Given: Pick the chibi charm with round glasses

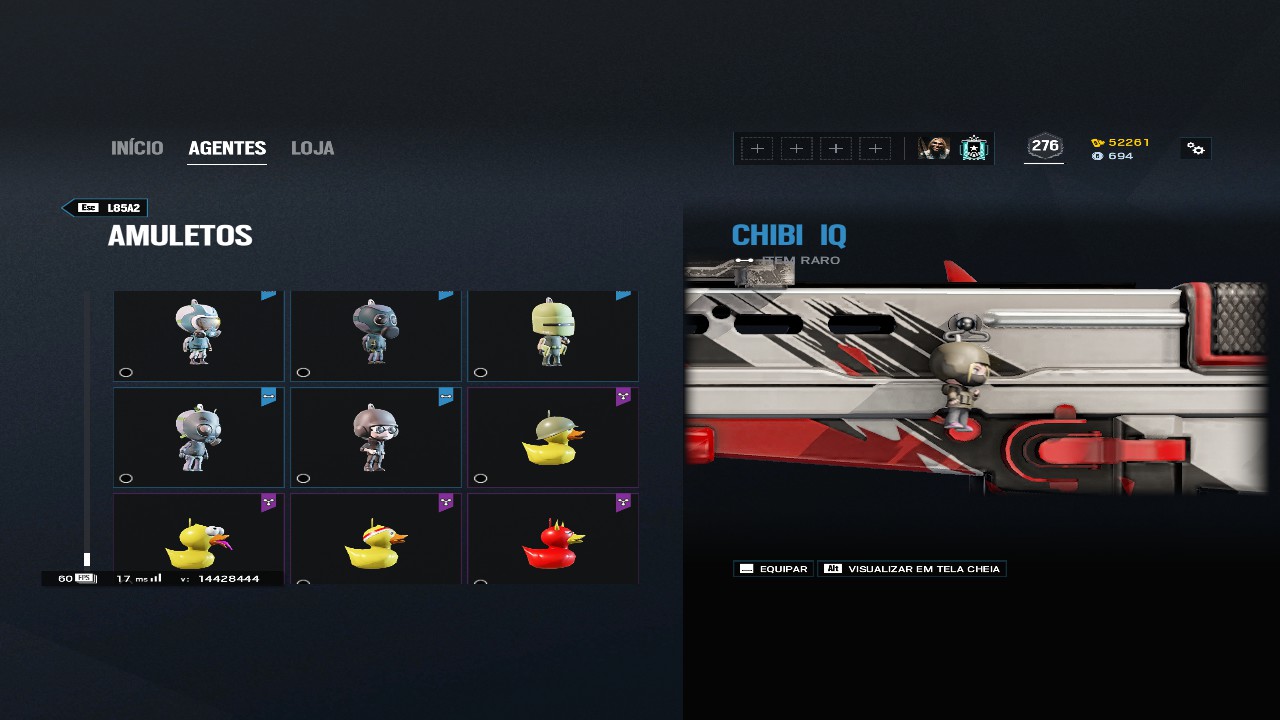Looking at the screenshot, I should click(x=375, y=438).
